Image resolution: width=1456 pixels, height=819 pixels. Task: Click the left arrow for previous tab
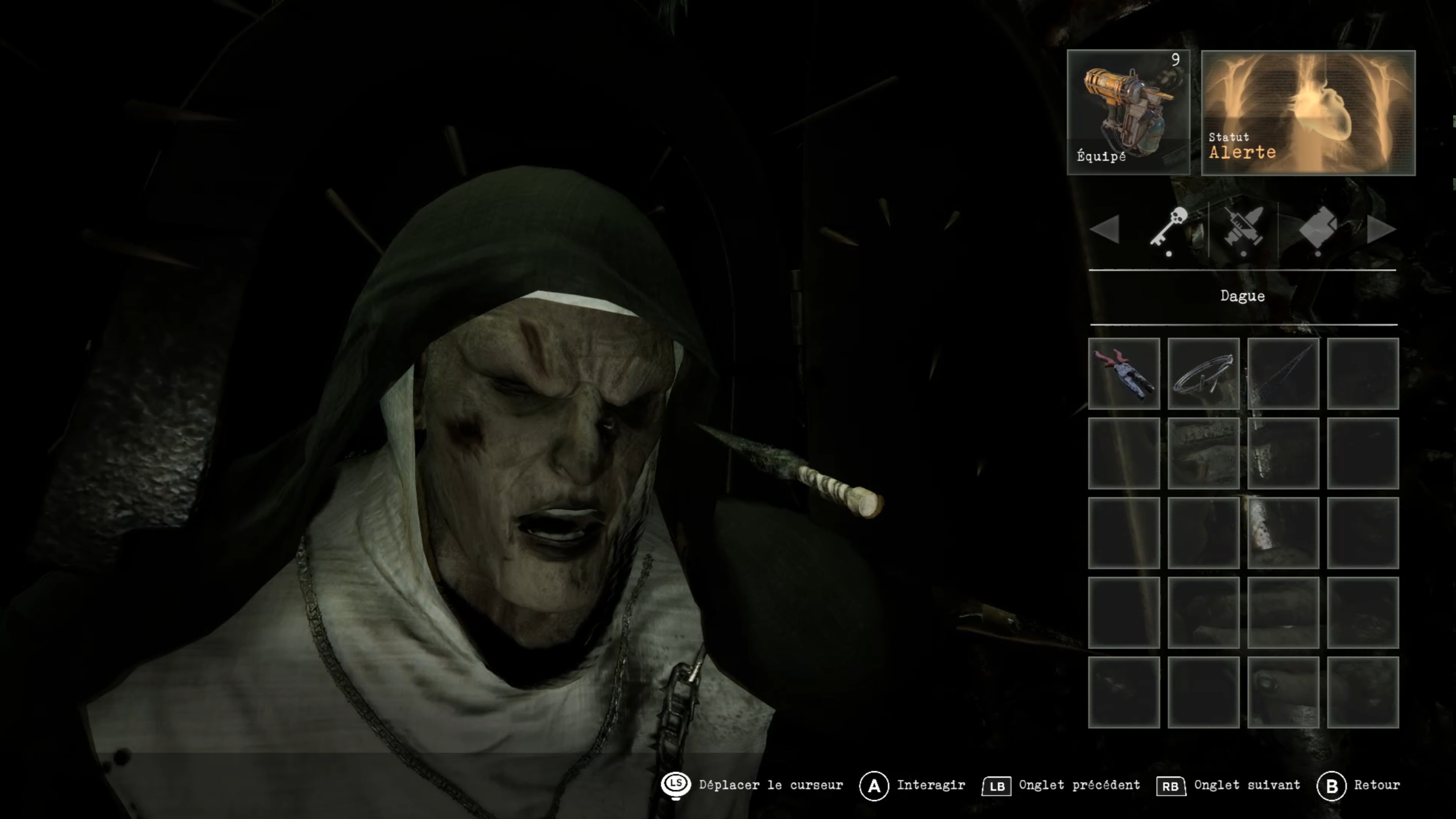click(x=1105, y=229)
